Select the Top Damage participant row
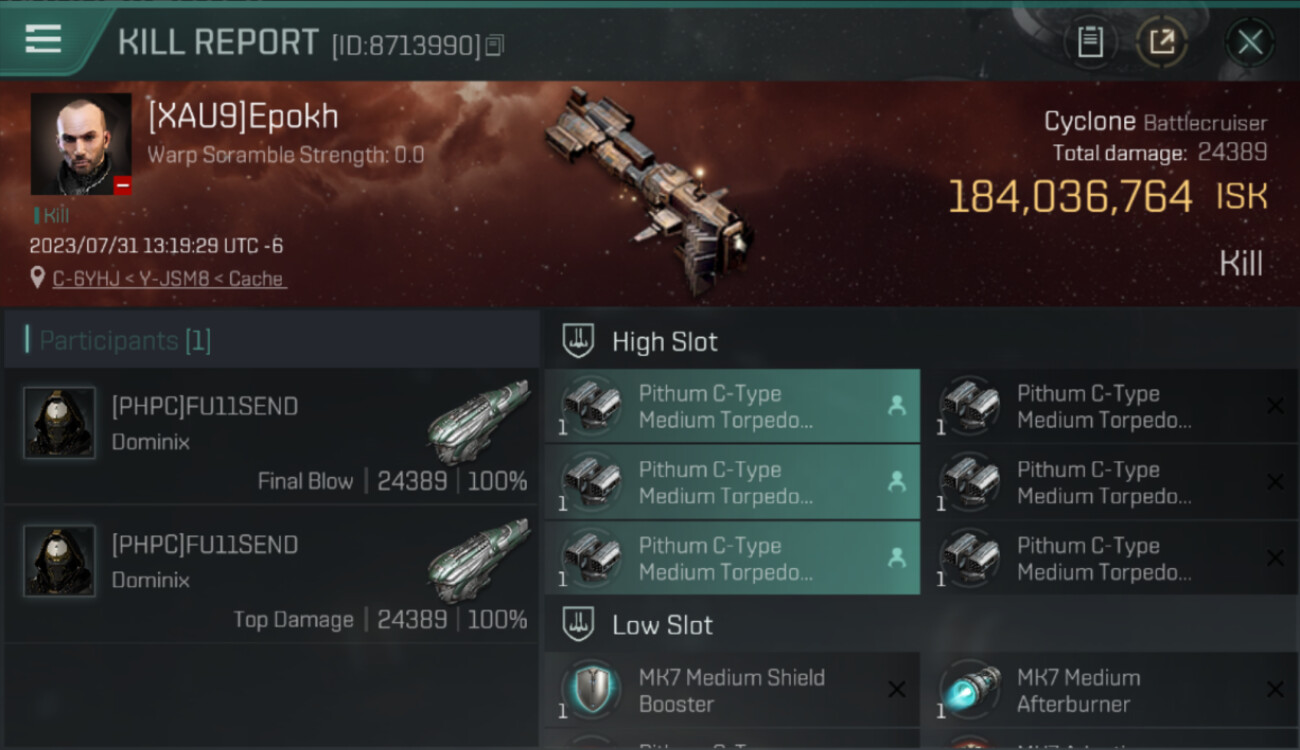 (x=272, y=574)
